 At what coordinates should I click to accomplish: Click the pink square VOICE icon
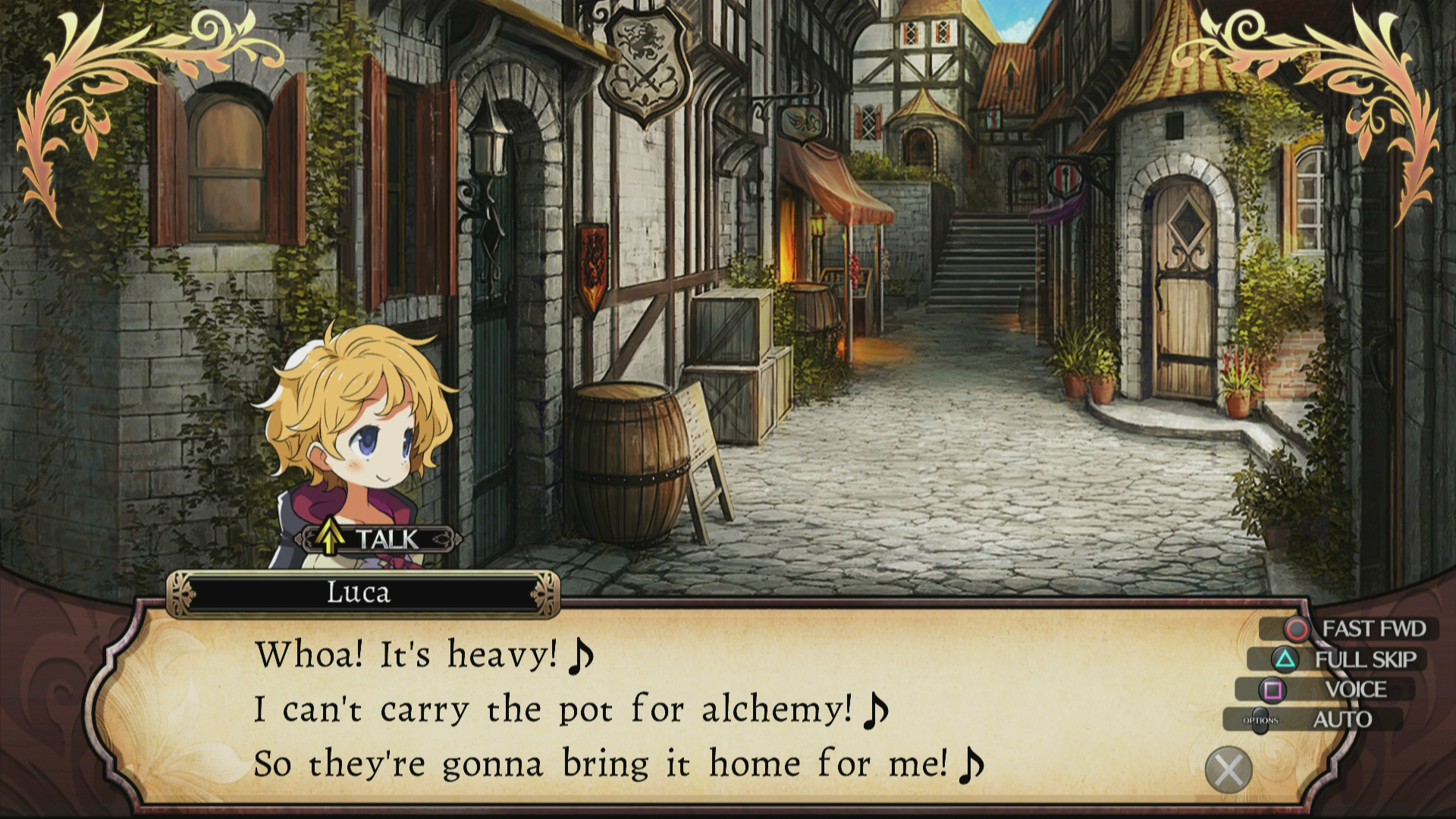point(1272,692)
